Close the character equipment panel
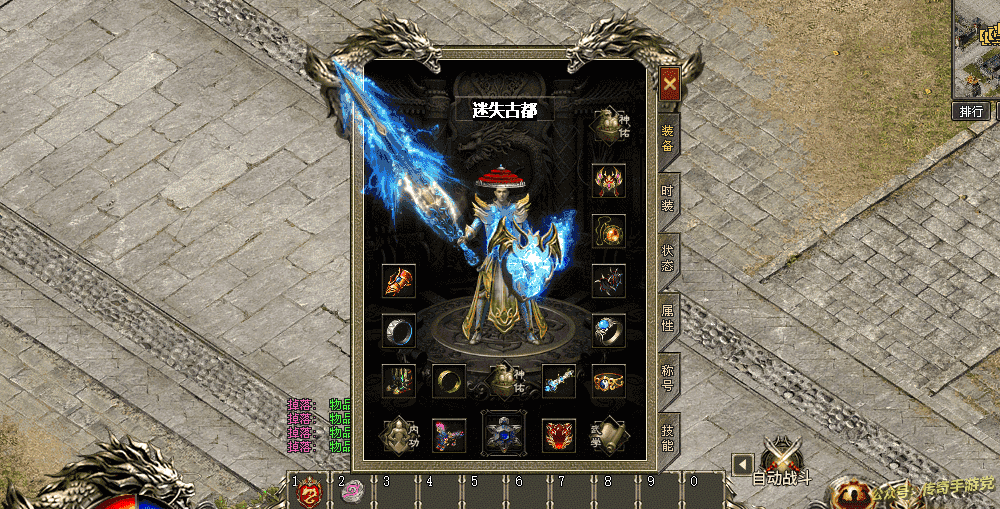This screenshot has height=509, width=1000. point(669,82)
